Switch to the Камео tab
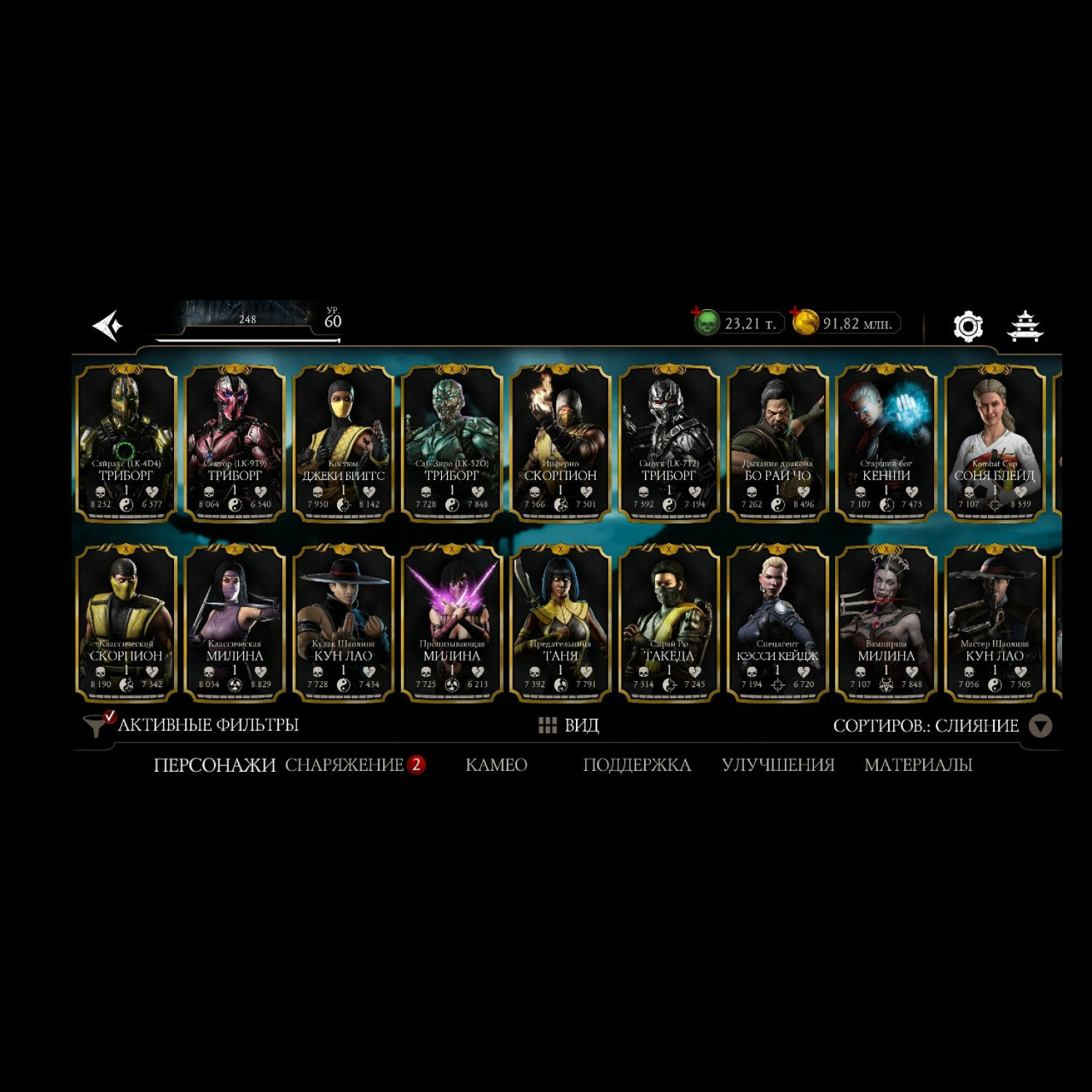Viewport: 1092px width, 1092px height. click(x=496, y=765)
